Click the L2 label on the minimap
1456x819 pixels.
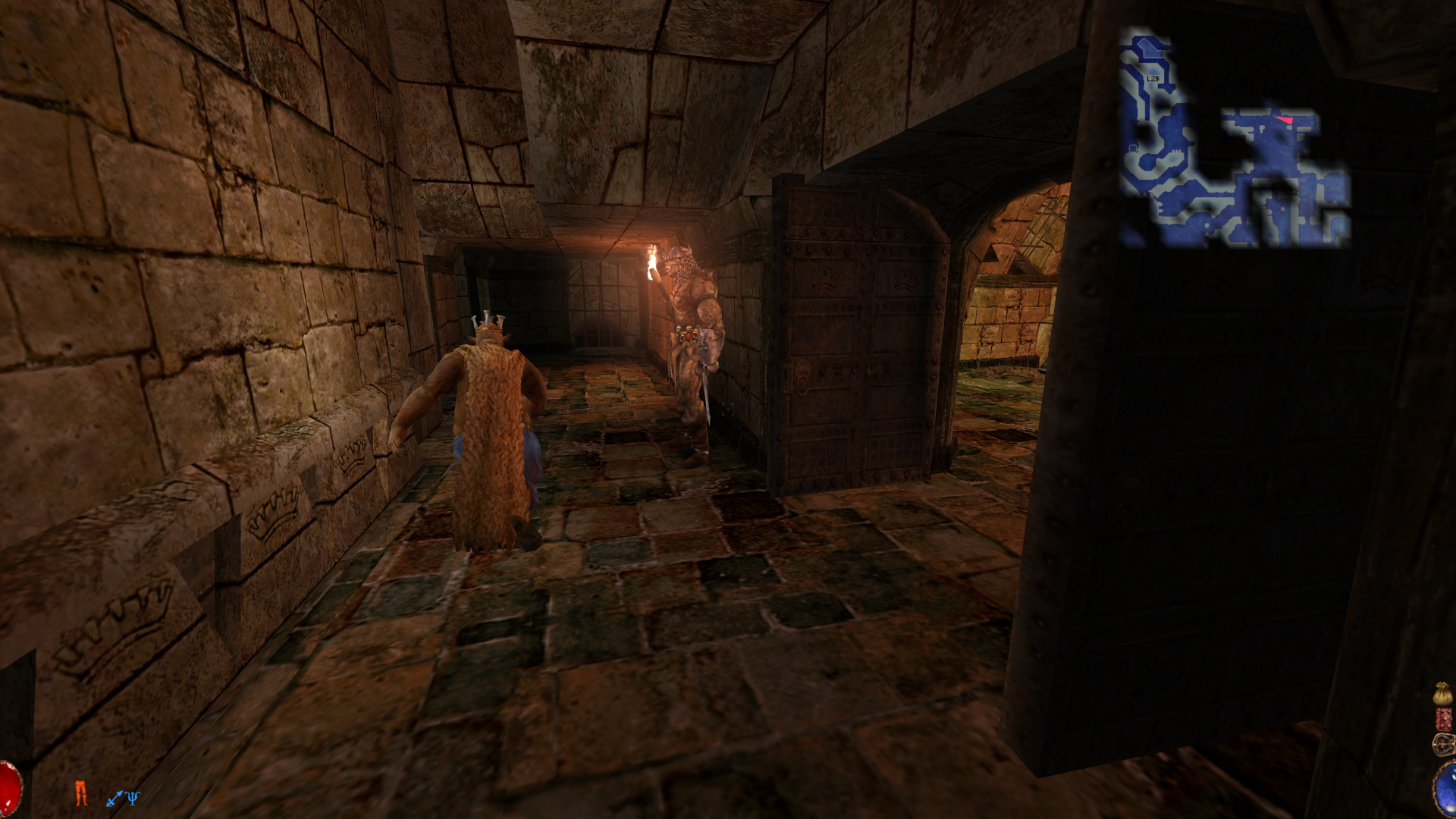(1151, 77)
